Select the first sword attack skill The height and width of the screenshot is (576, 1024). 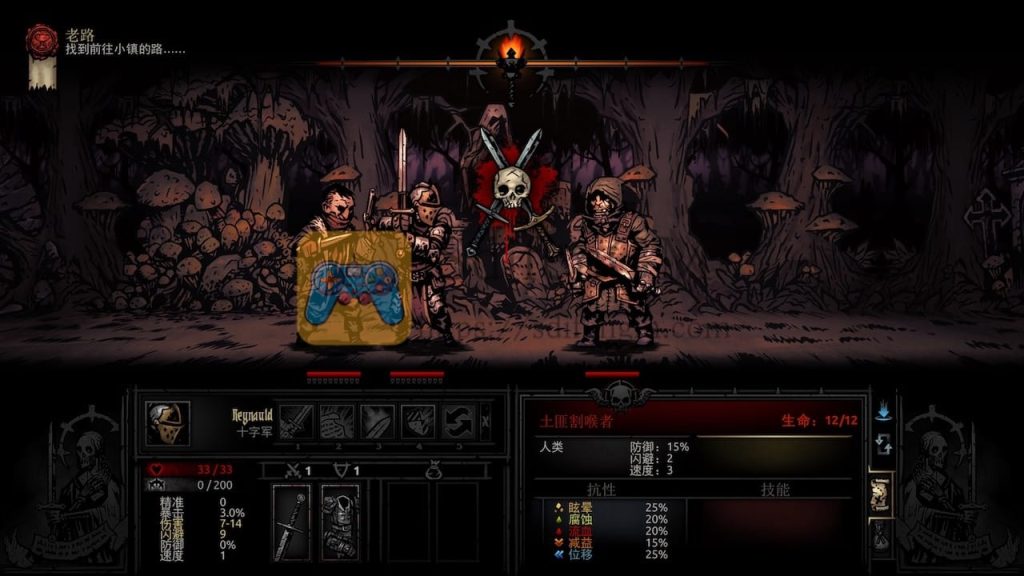point(297,422)
